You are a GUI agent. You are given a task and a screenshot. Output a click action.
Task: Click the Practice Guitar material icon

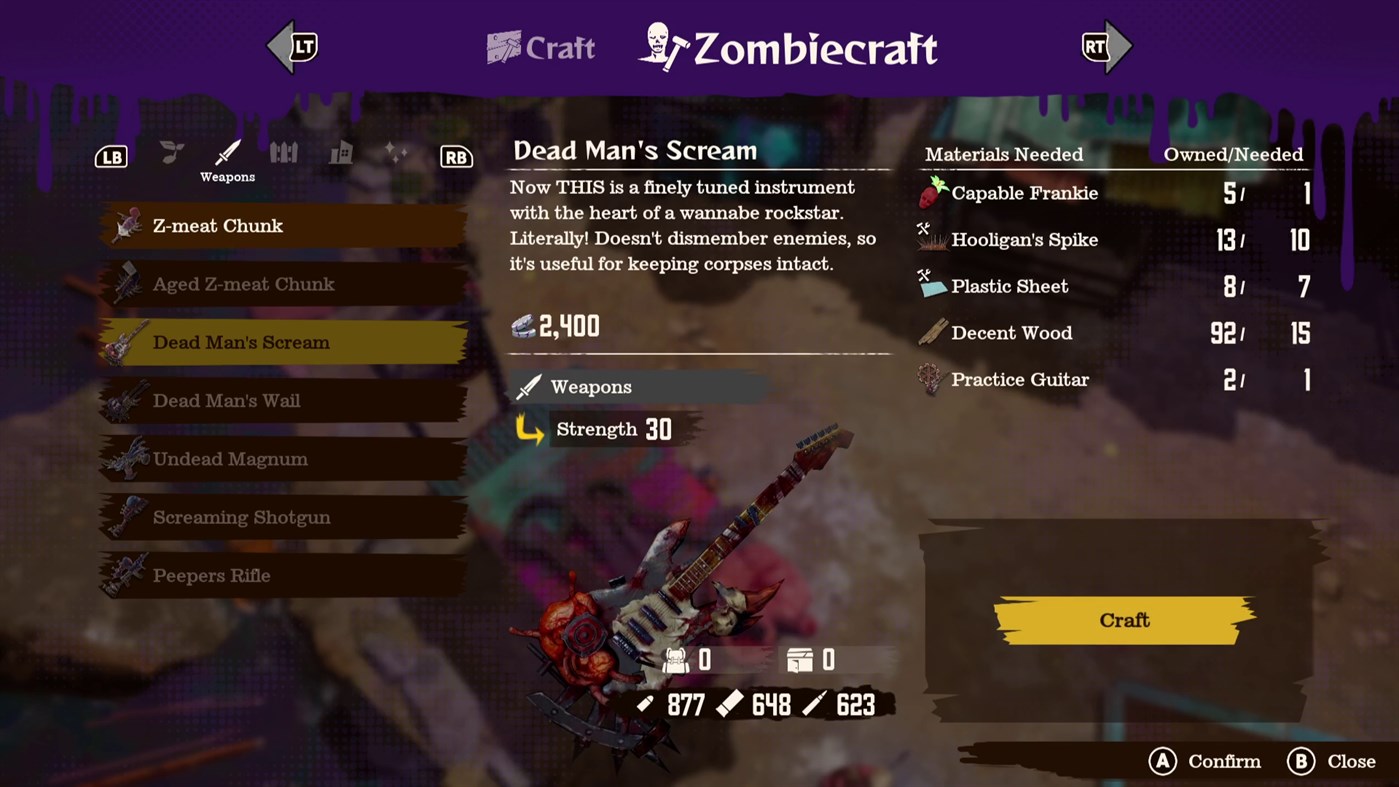click(x=932, y=380)
